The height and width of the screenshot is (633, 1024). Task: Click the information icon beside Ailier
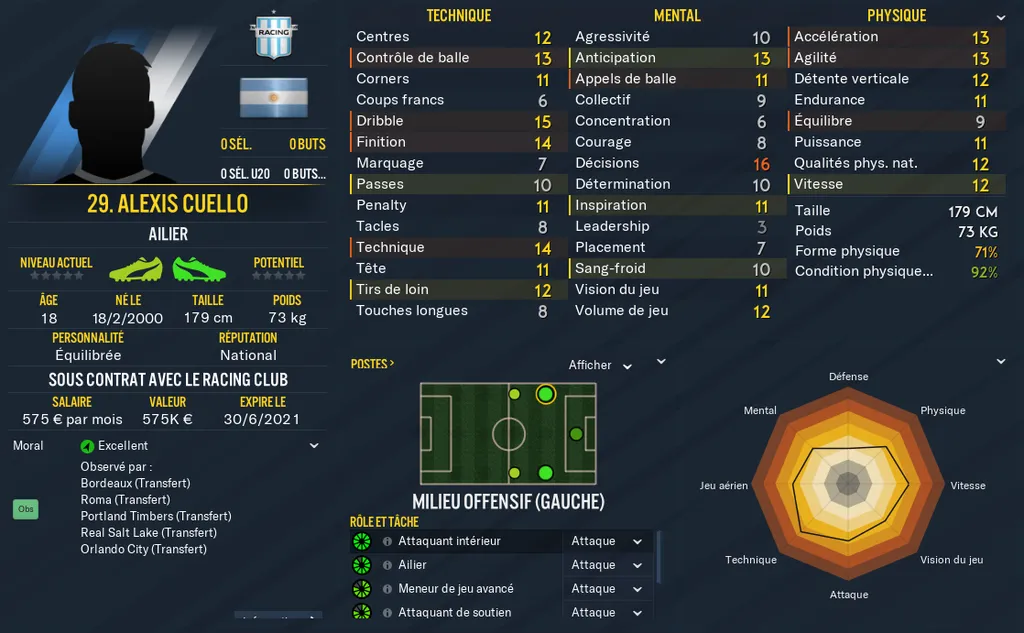tap(387, 565)
